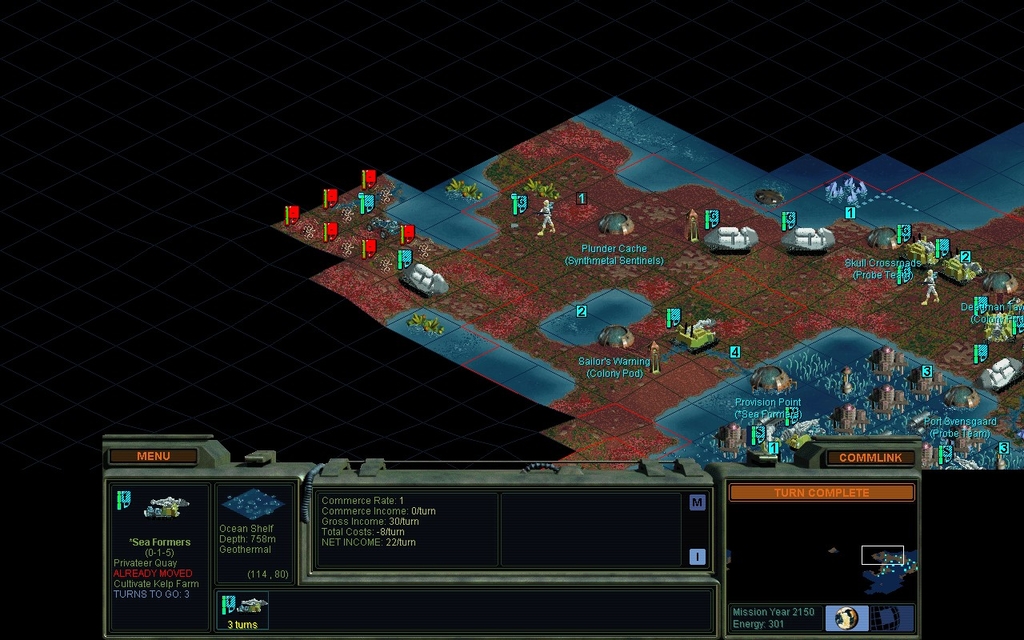The width and height of the screenshot is (1024, 640).
Task: Open the Port Svensgaard base
Action: (961, 397)
